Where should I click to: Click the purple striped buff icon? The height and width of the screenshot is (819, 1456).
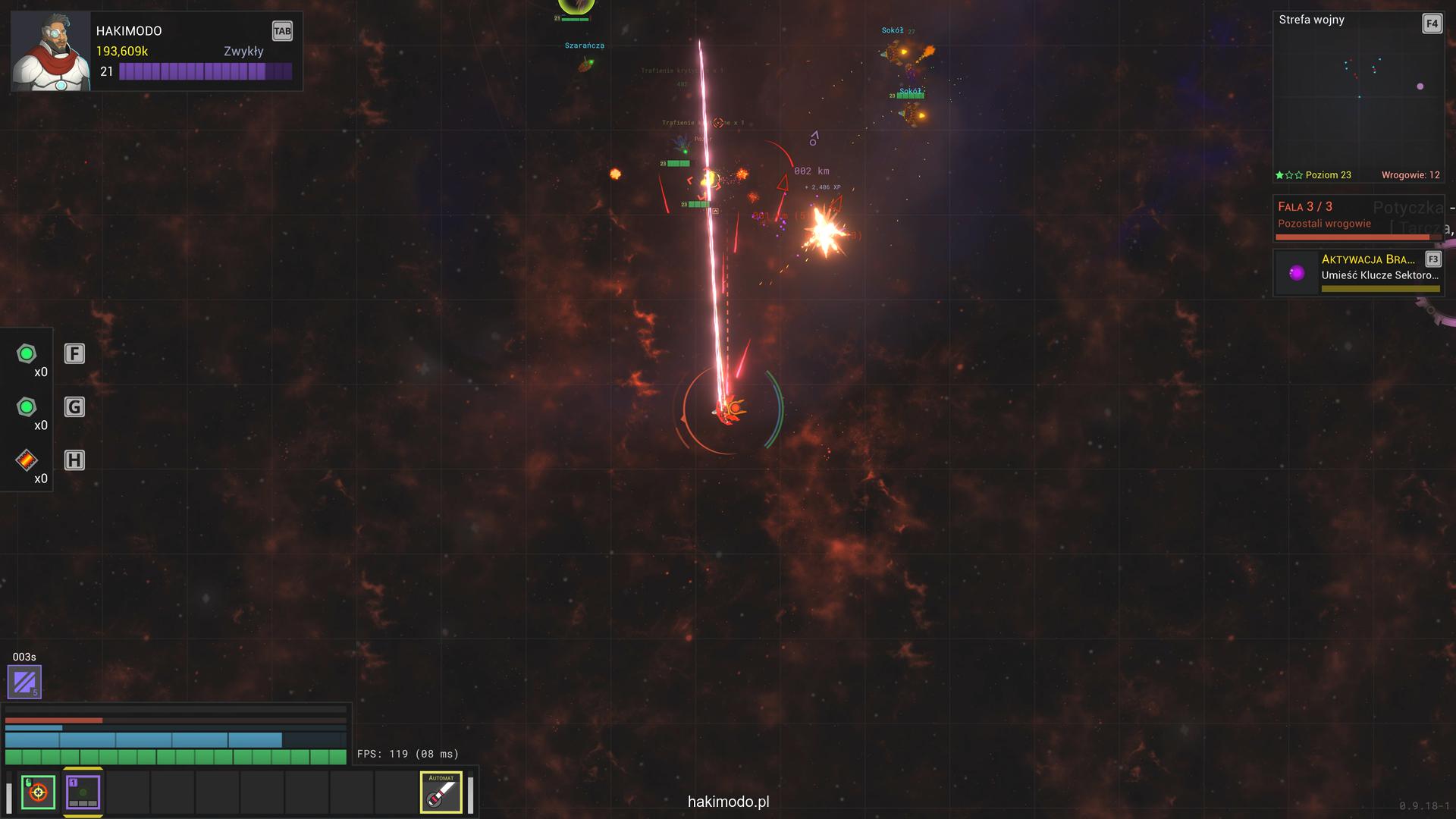tap(24, 681)
